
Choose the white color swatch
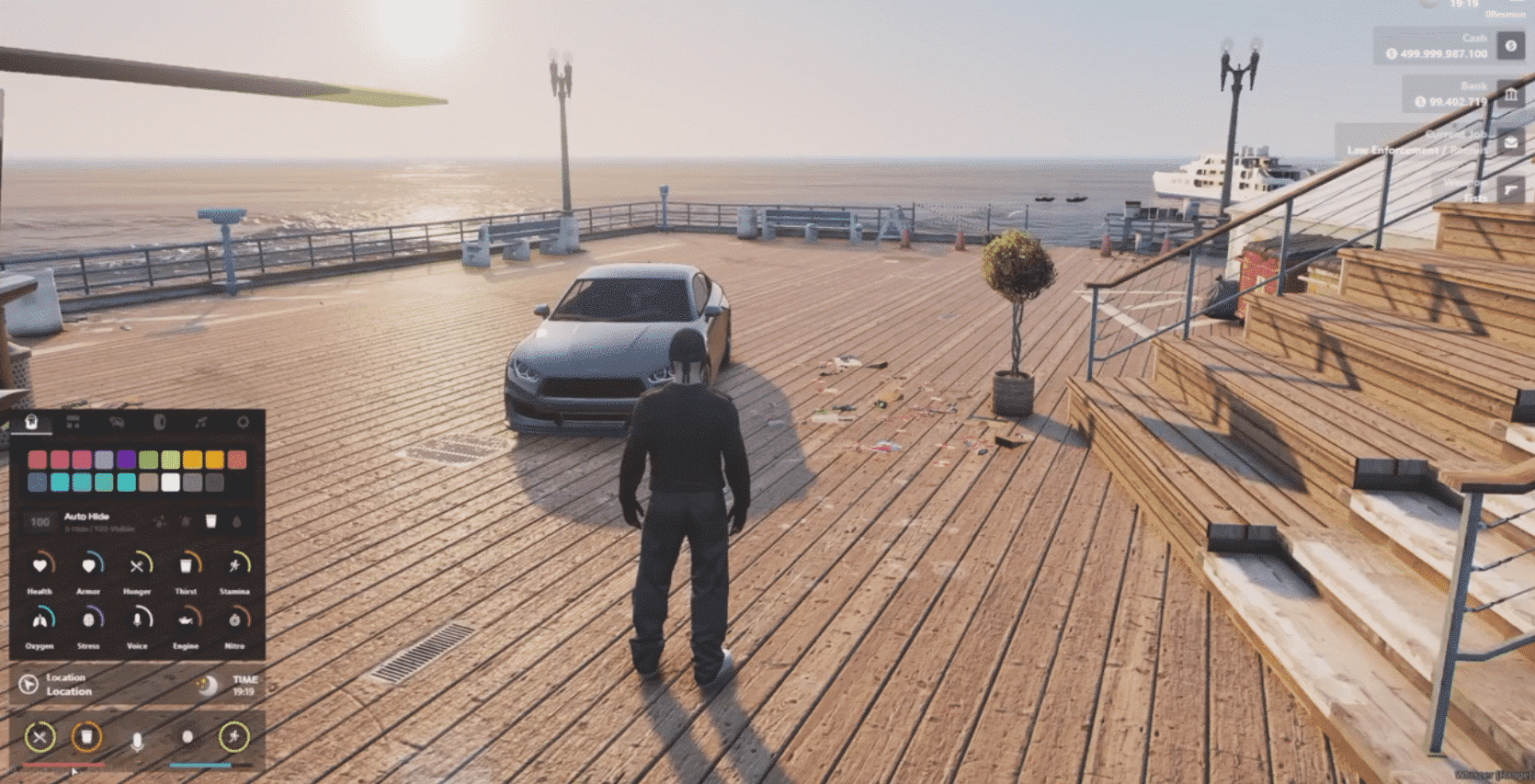pyautogui.click(x=170, y=482)
